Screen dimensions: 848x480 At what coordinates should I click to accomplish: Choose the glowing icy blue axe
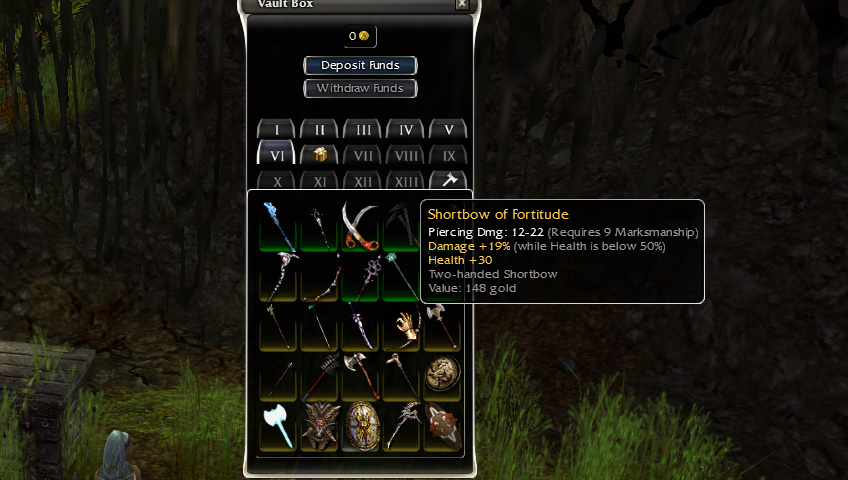point(277,426)
